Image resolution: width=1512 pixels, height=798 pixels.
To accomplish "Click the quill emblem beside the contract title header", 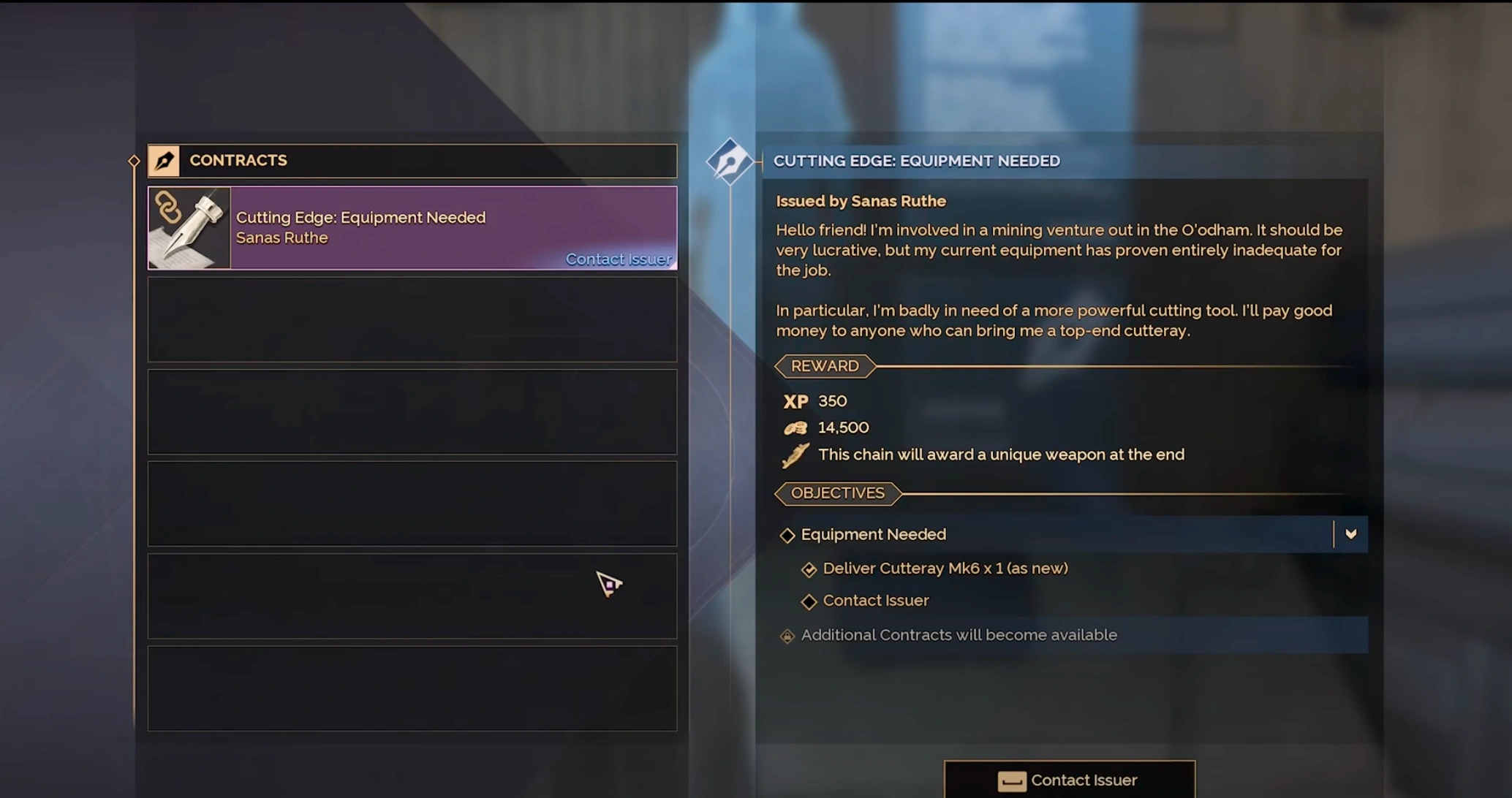I will [x=730, y=160].
